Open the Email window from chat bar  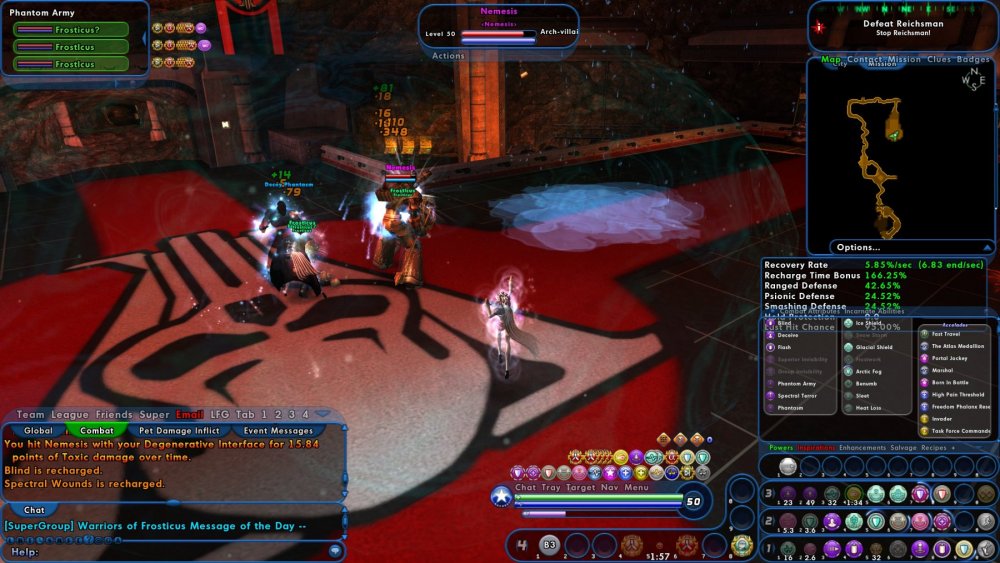coord(189,414)
